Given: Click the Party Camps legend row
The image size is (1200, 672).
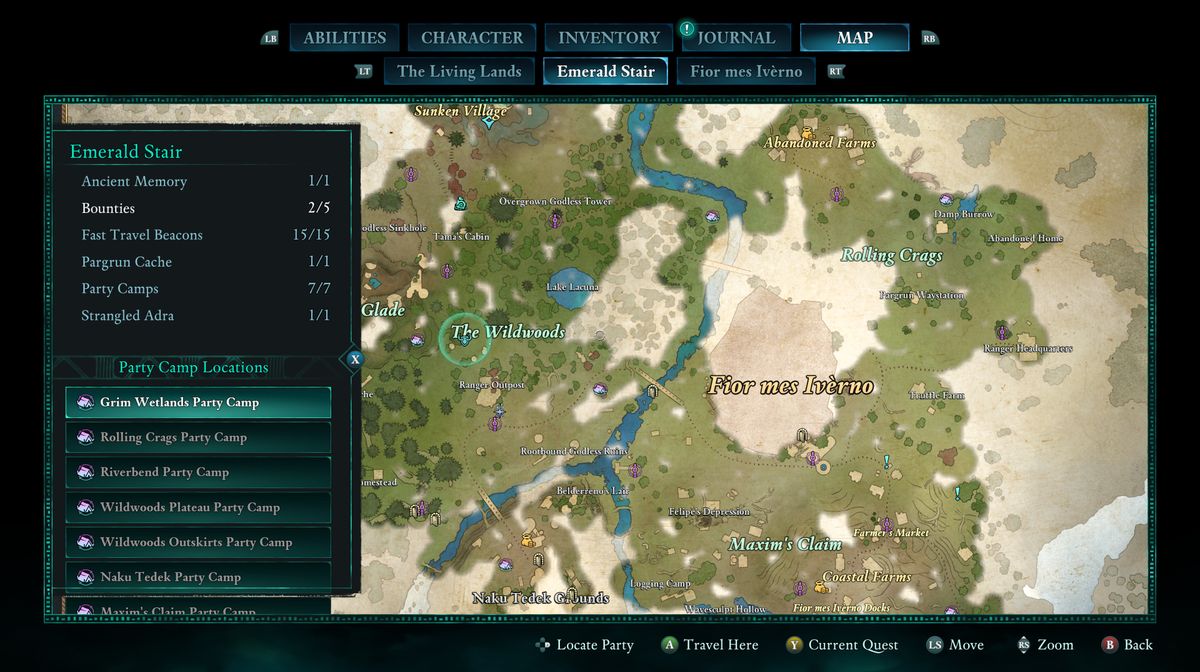Looking at the screenshot, I should 205,289.
